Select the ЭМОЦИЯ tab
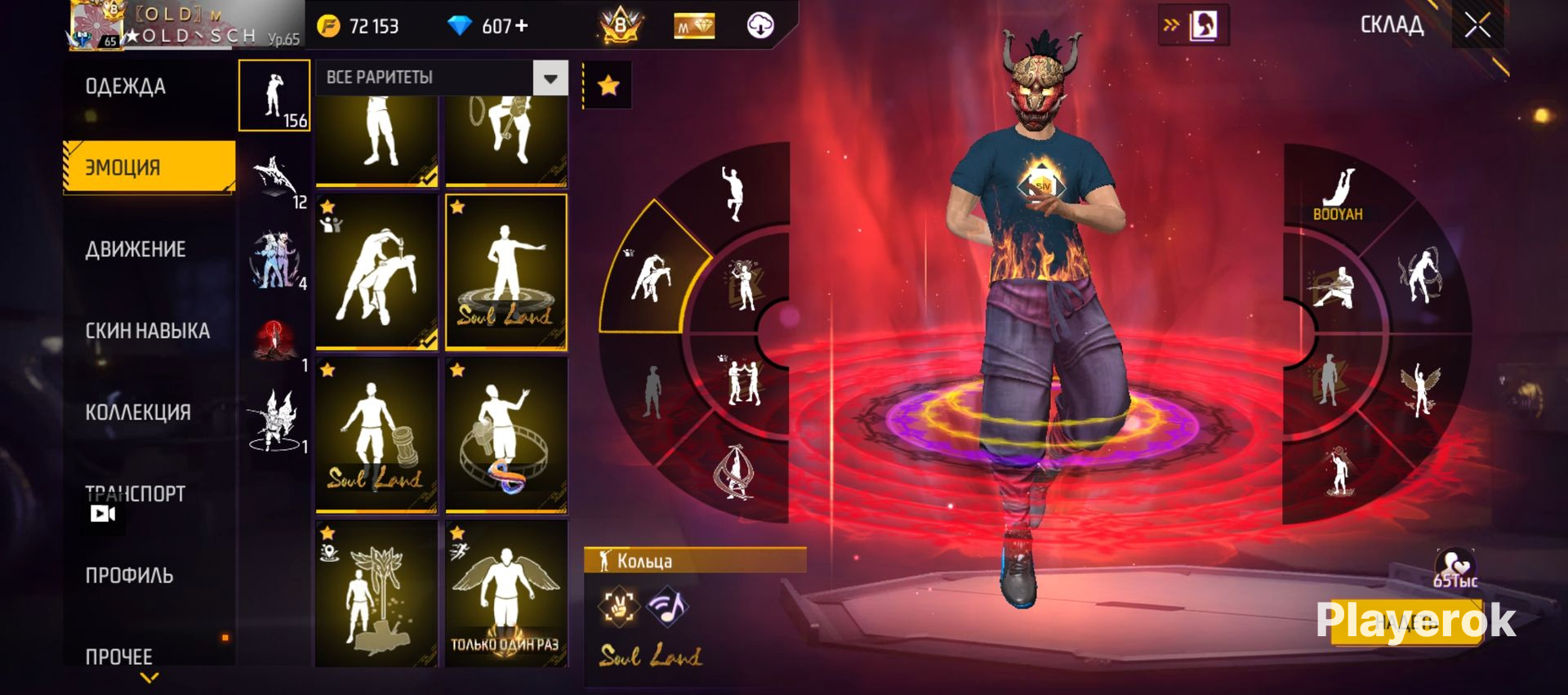Screen dimensions: 1568x695 pyautogui.click(x=149, y=167)
